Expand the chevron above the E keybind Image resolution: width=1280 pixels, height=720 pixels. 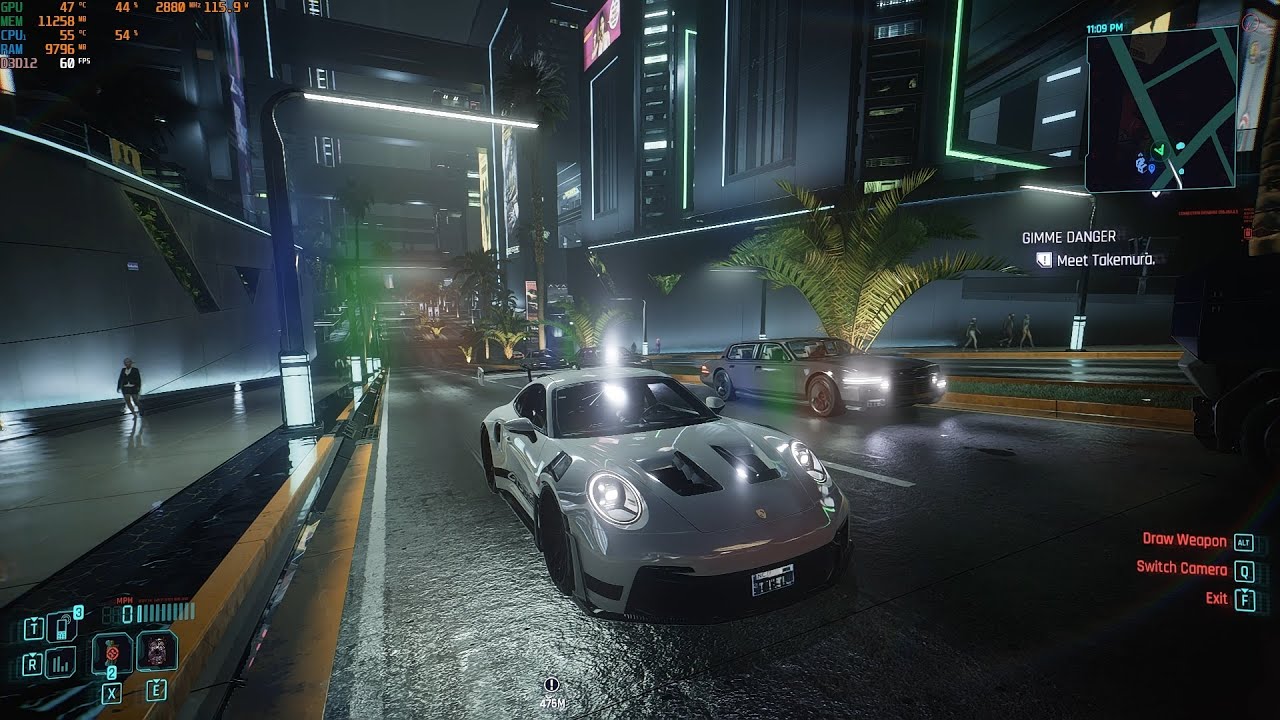tap(155, 681)
